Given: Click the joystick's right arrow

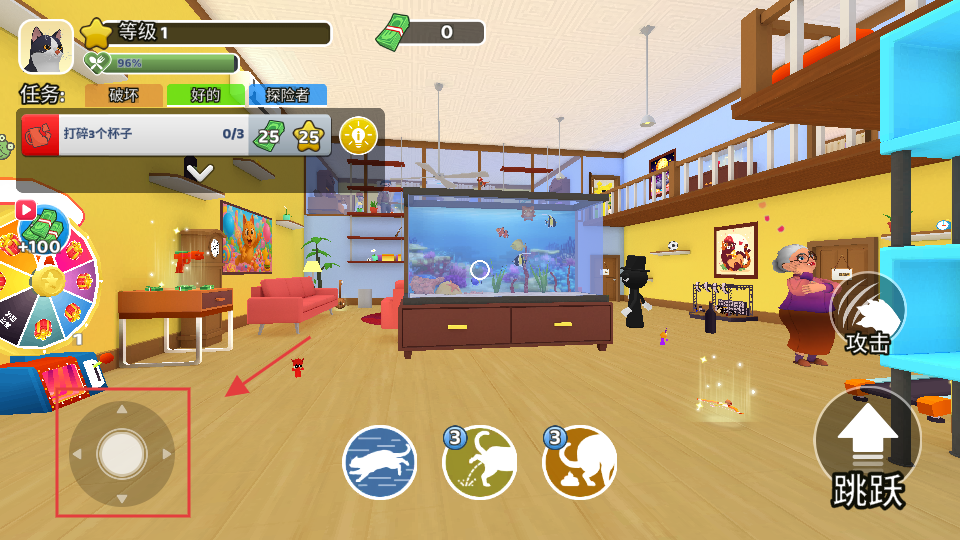Looking at the screenshot, I should tap(167, 455).
